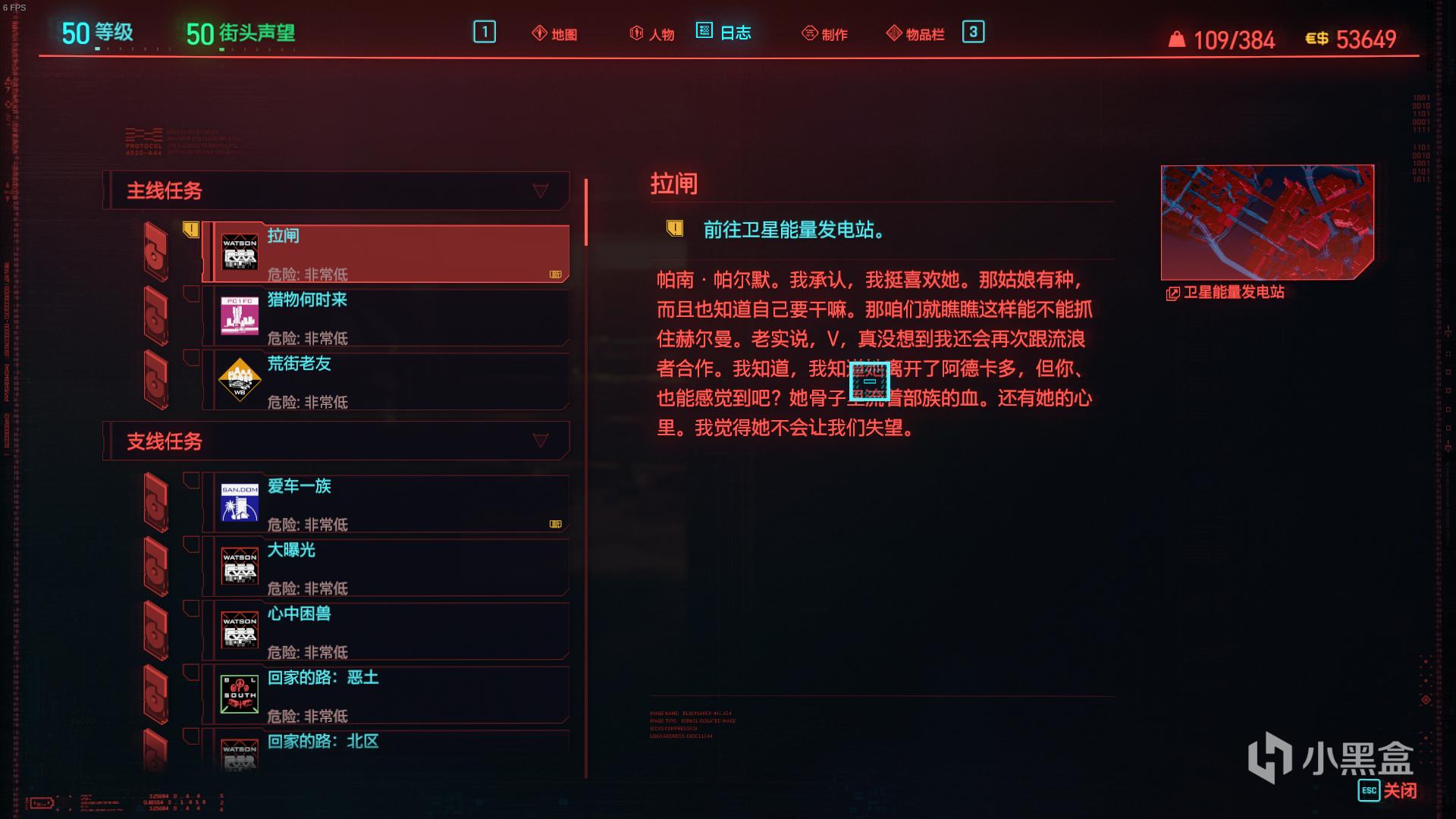This screenshot has height=819, width=1456.
Task: Collapse the 支线任务 section triangle
Action: pyautogui.click(x=541, y=440)
